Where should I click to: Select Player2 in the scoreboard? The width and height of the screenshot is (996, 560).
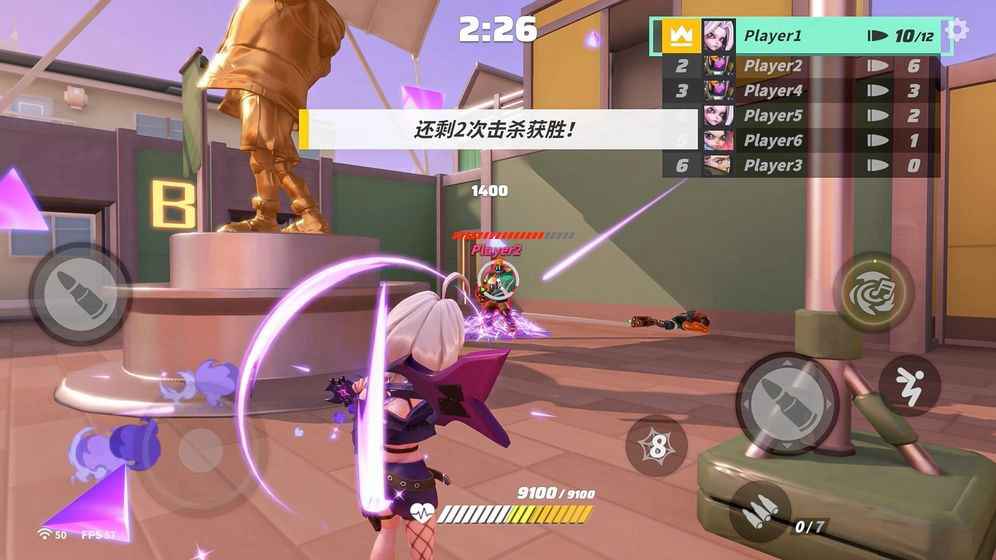[800, 66]
